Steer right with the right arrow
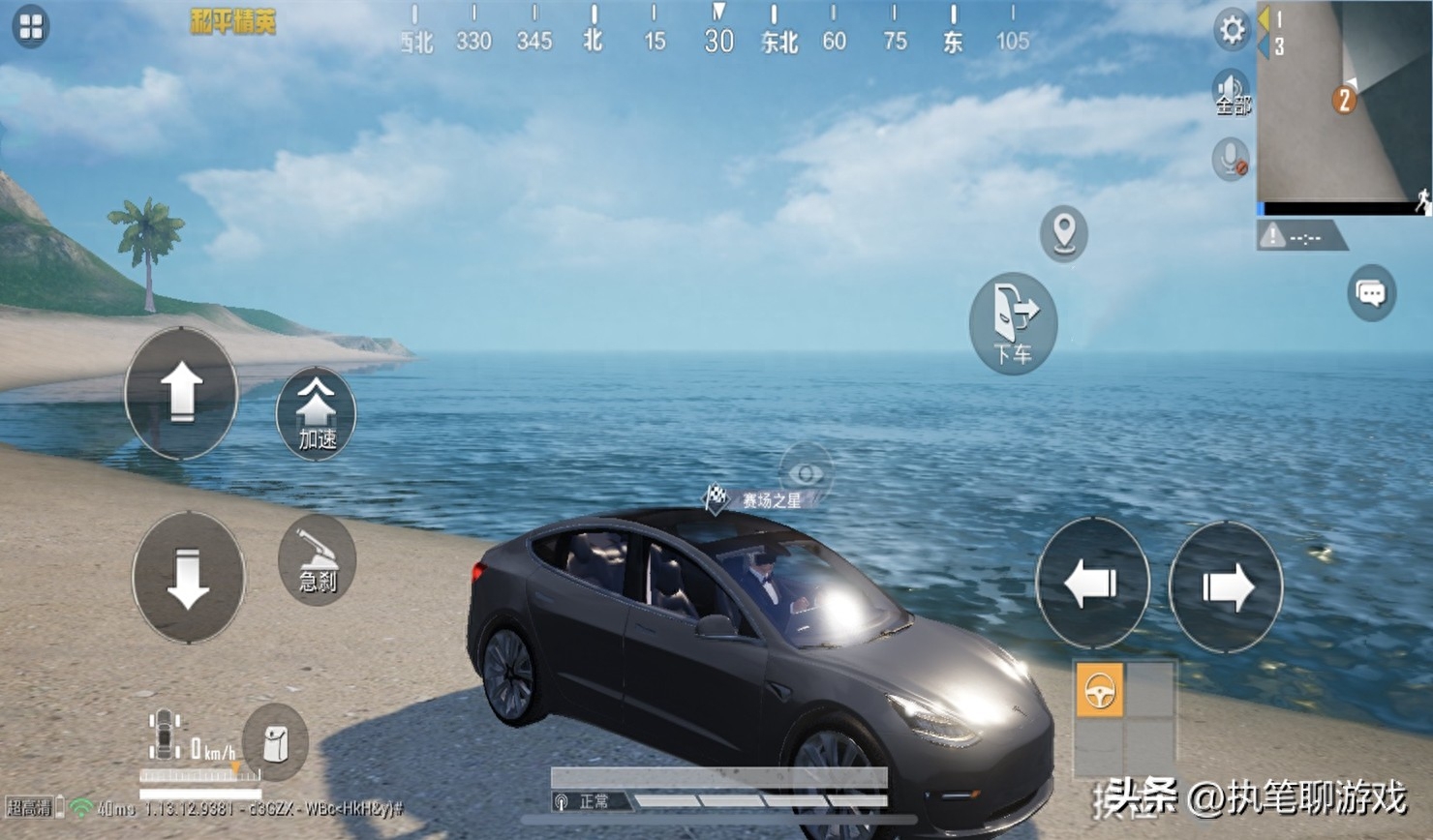 (1226, 586)
